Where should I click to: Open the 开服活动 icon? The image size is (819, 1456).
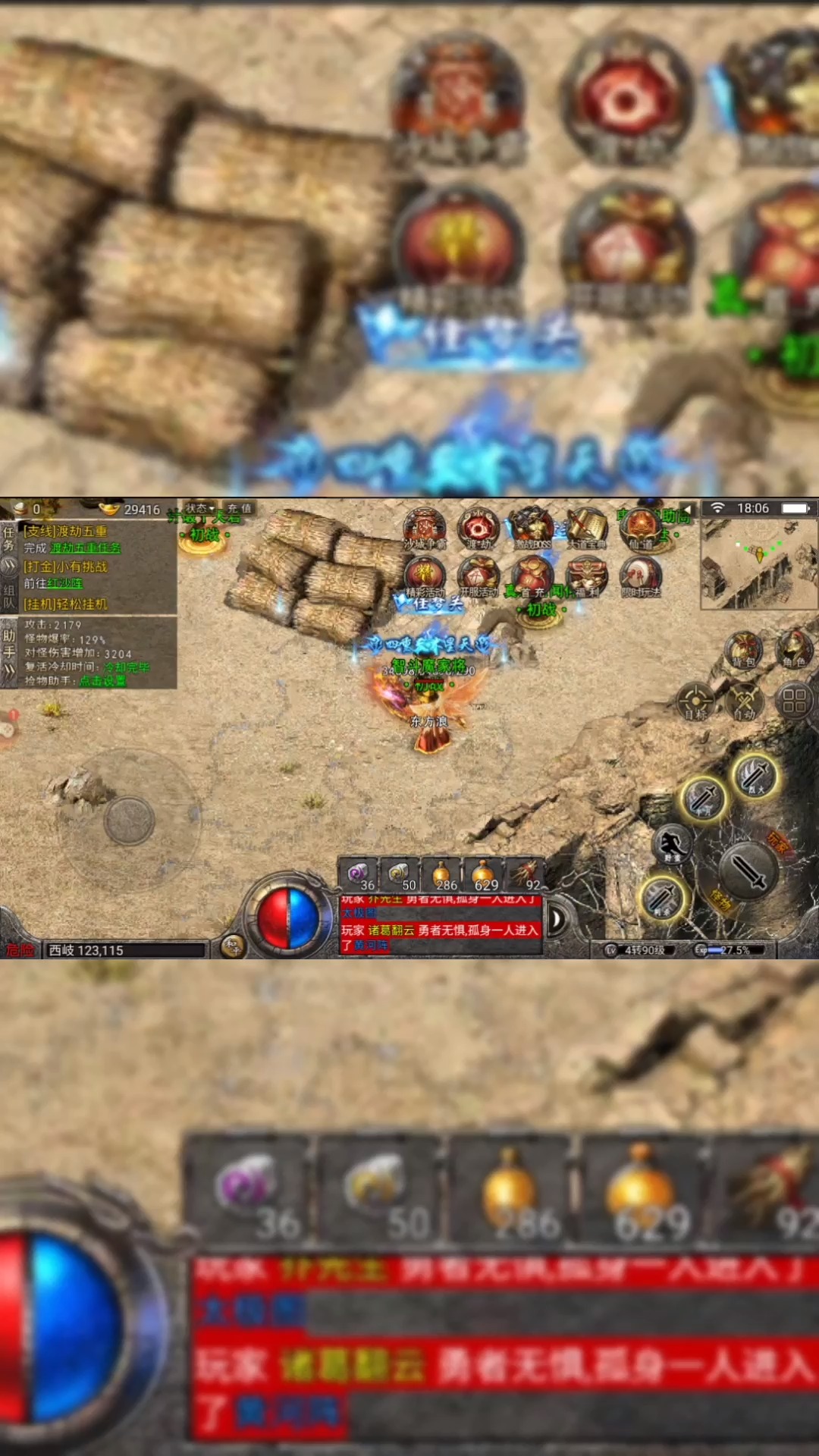(479, 576)
